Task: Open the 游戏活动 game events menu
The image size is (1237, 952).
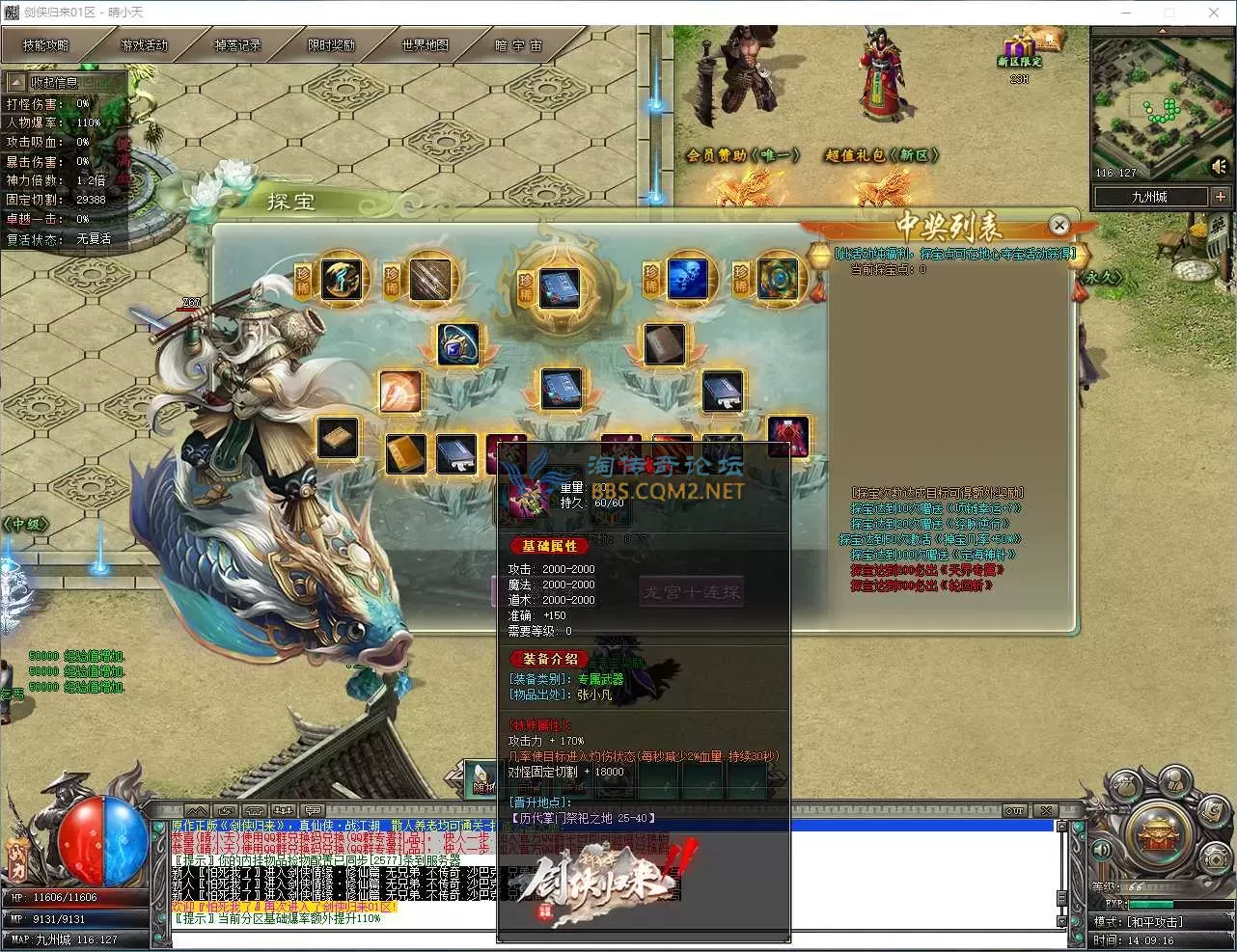Action: pyautogui.click(x=143, y=45)
